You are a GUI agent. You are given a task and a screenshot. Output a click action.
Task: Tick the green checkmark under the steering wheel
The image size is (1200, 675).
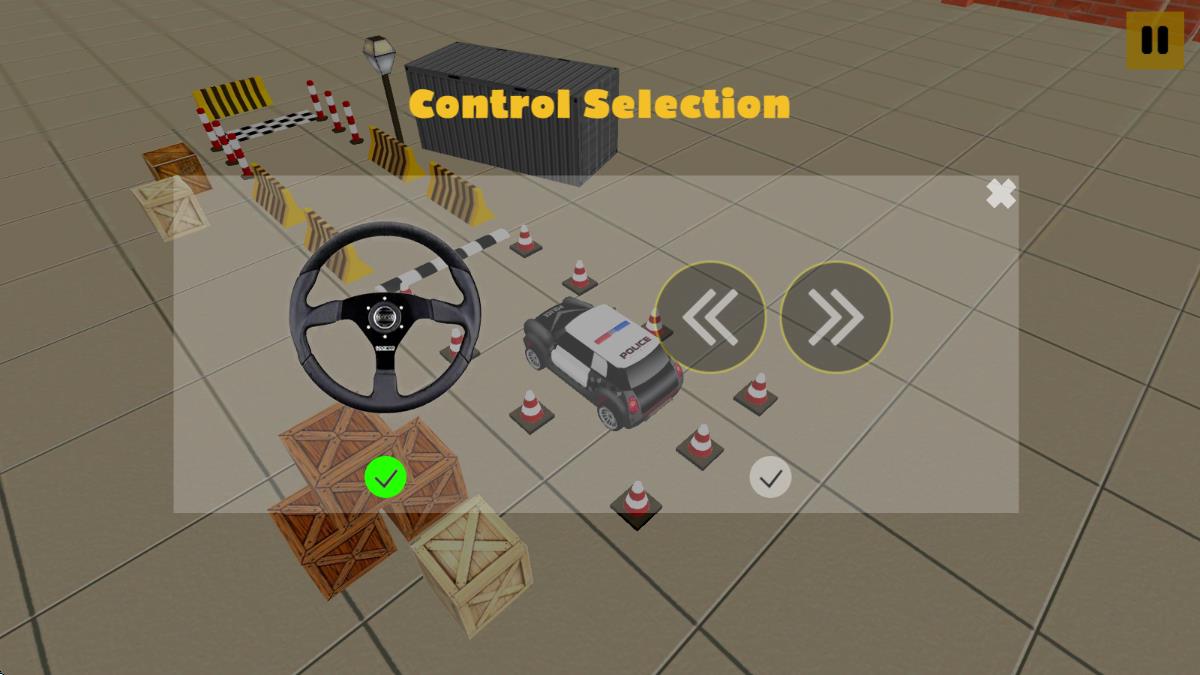[385, 478]
